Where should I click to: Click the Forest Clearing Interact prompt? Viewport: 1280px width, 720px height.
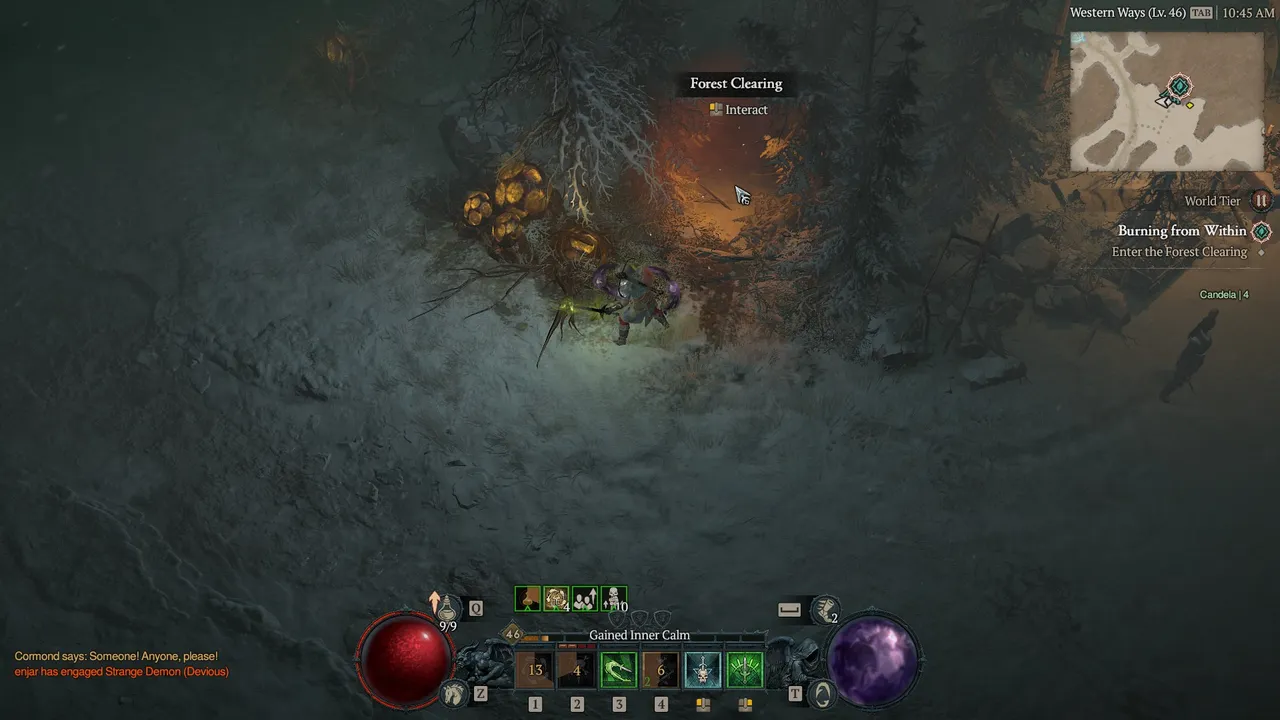coord(739,110)
